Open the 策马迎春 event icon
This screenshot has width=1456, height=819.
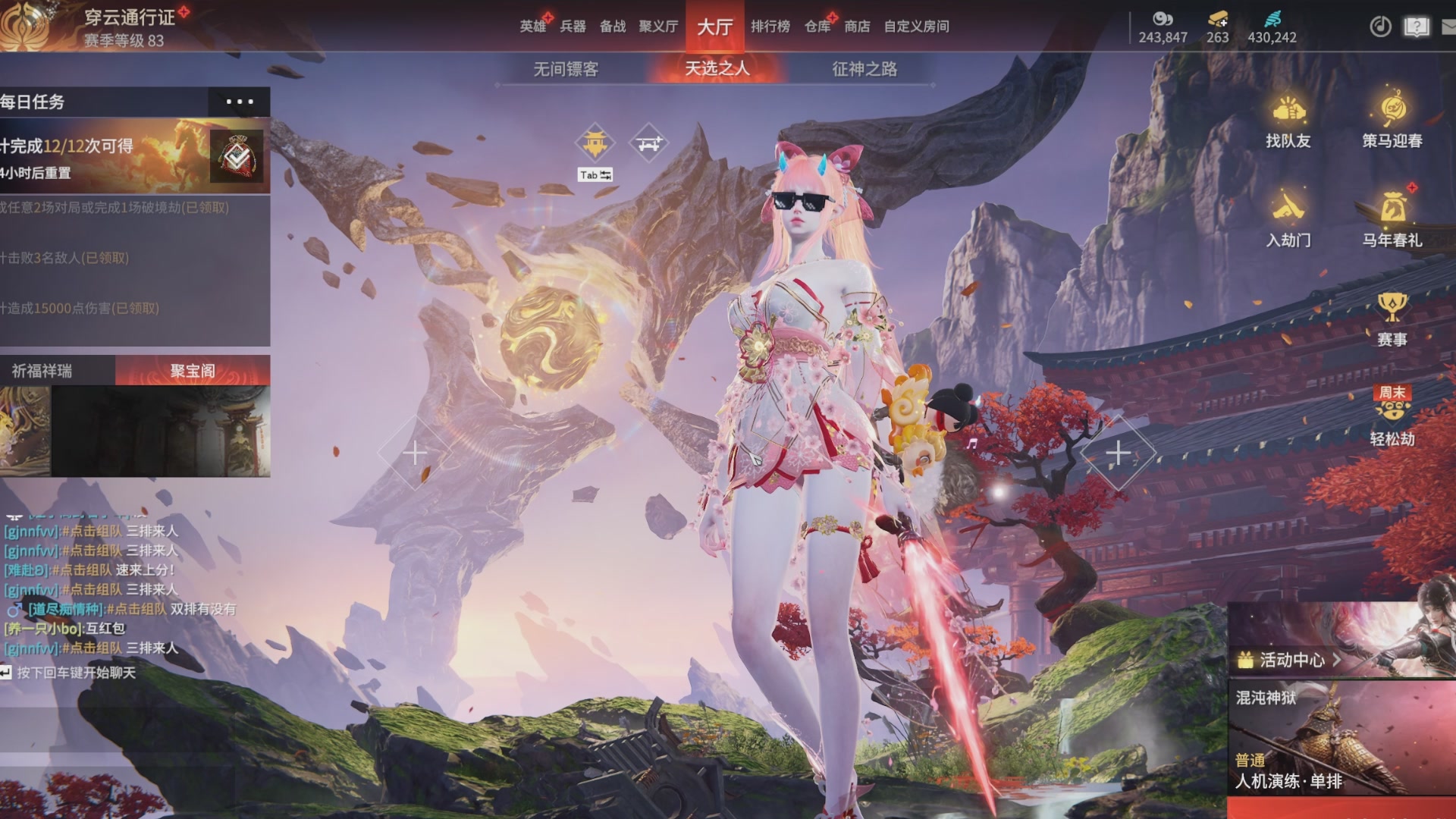coord(1392,121)
